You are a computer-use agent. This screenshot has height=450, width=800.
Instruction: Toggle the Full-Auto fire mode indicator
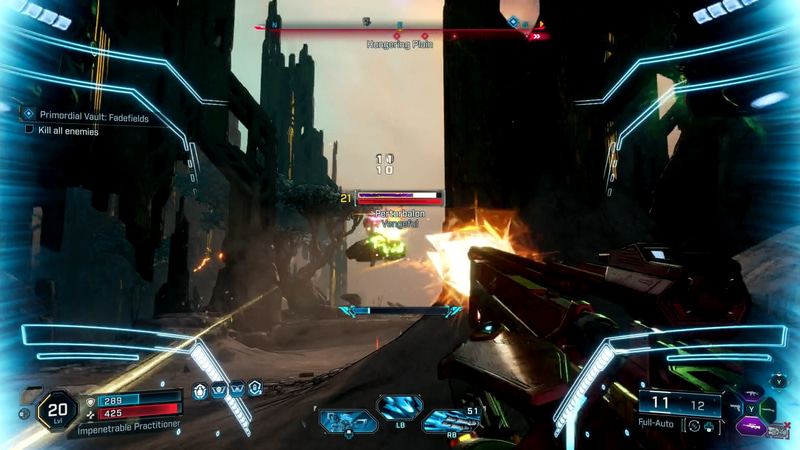click(660, 424)
